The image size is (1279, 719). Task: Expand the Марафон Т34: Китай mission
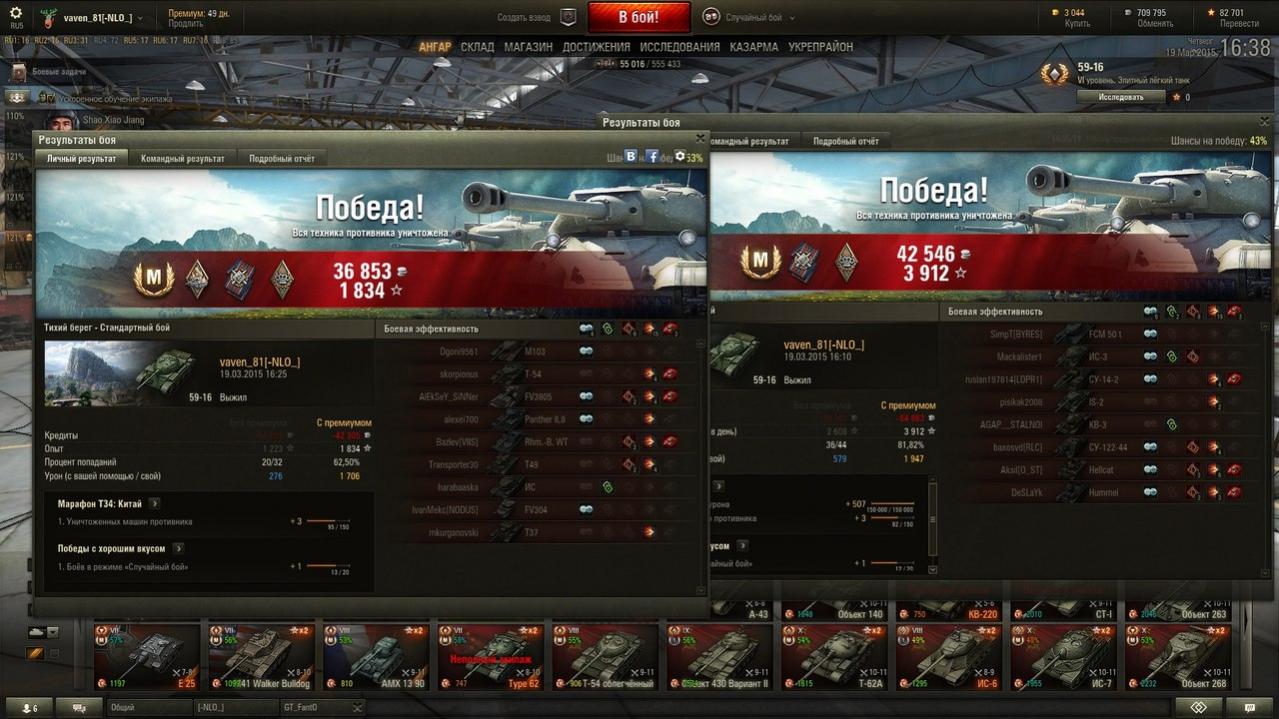coord(155,503)
